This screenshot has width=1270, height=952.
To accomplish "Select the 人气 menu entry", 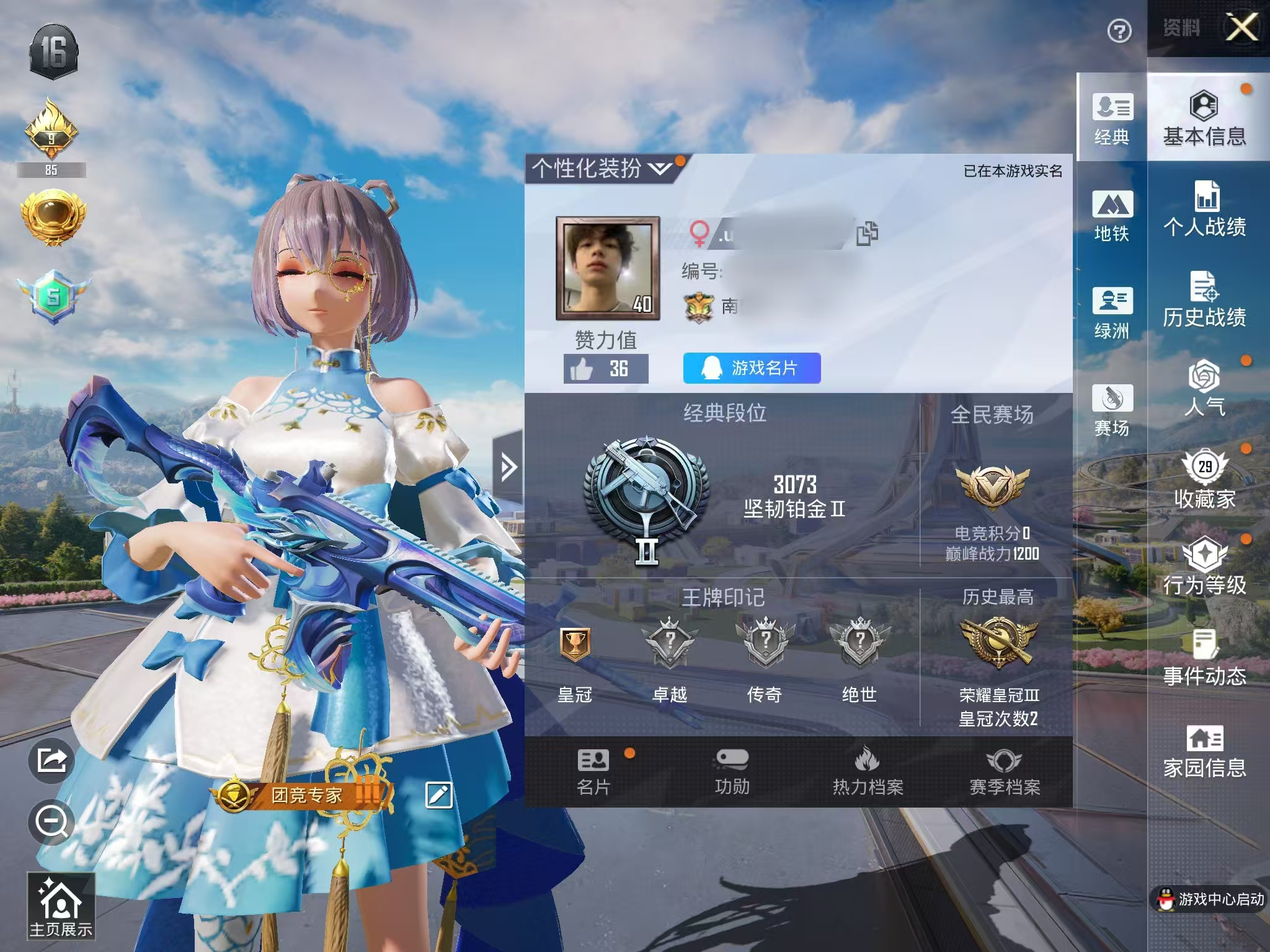I will pos(1204,389).
